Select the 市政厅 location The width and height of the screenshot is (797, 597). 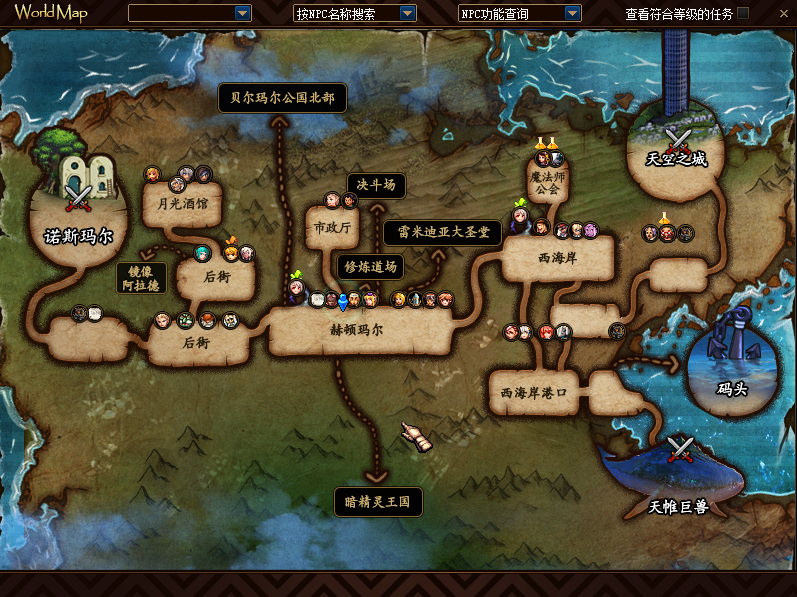(x=333, y=228)
